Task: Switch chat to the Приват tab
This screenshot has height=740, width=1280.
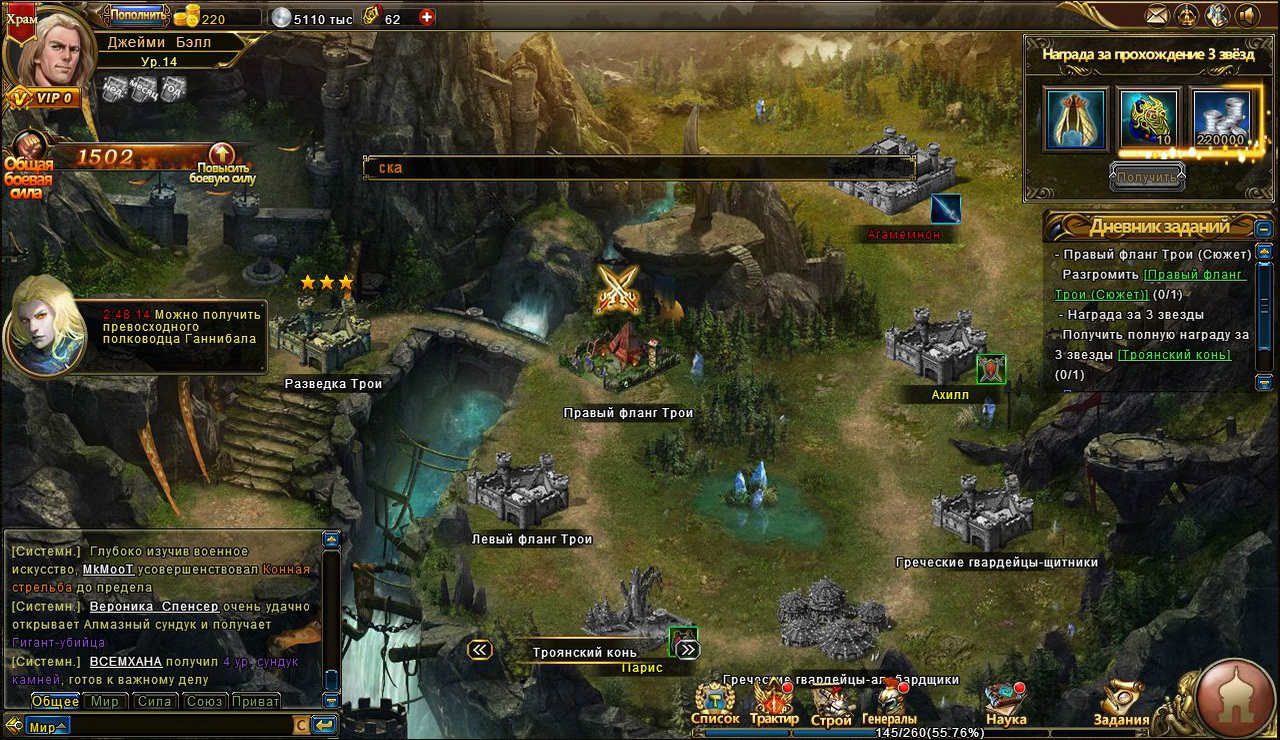Action: click(255, 701)
